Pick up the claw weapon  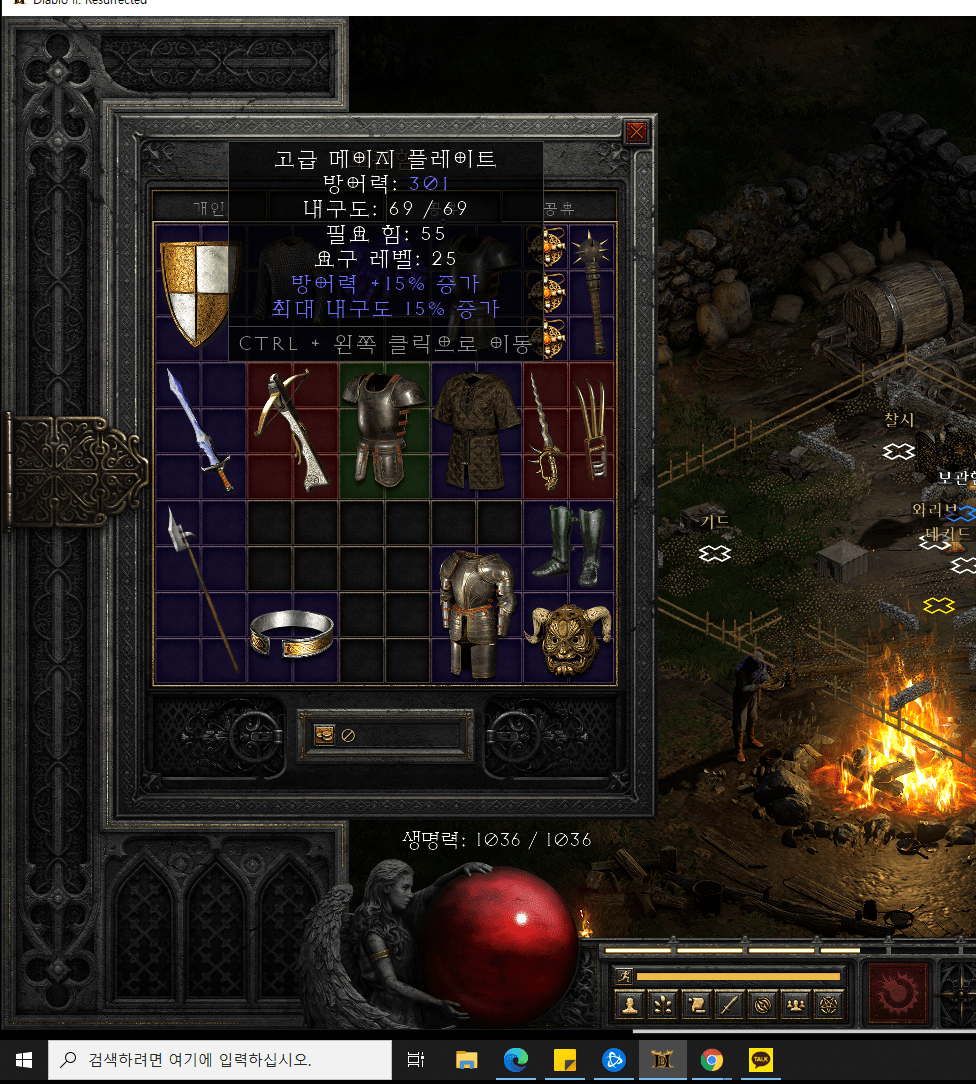tap(591, 430)
